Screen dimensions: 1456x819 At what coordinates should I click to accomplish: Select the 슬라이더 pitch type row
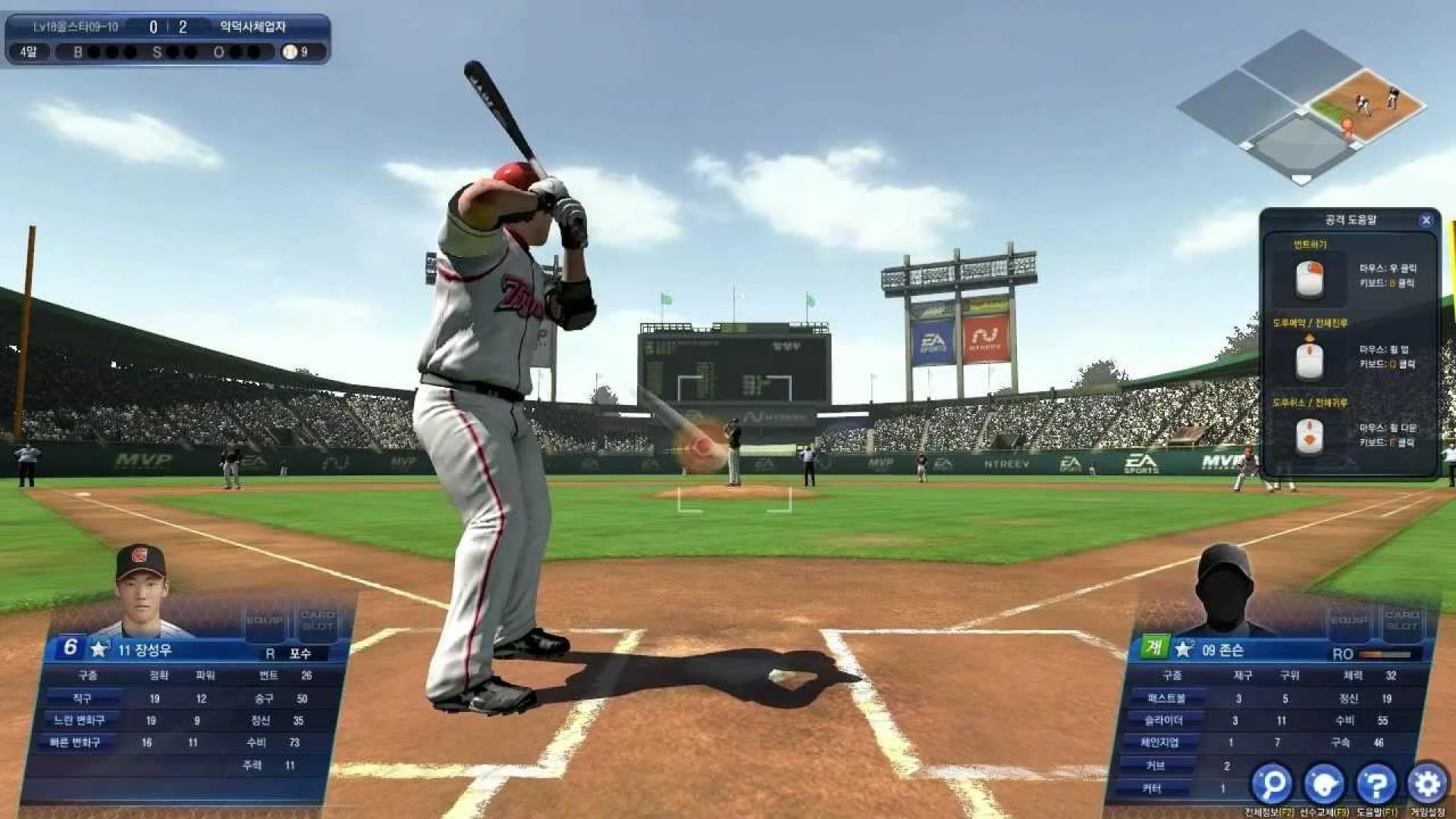[x=1163, y=720]
